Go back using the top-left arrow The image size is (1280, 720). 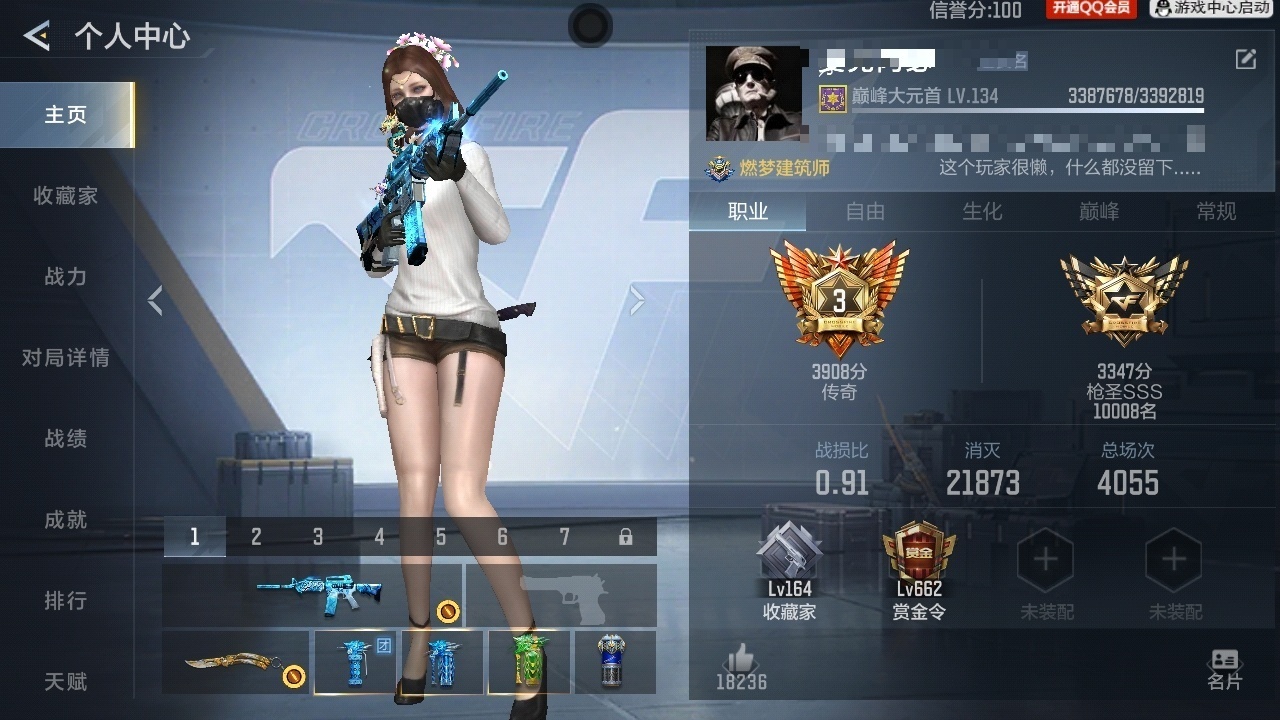[37, 37]
